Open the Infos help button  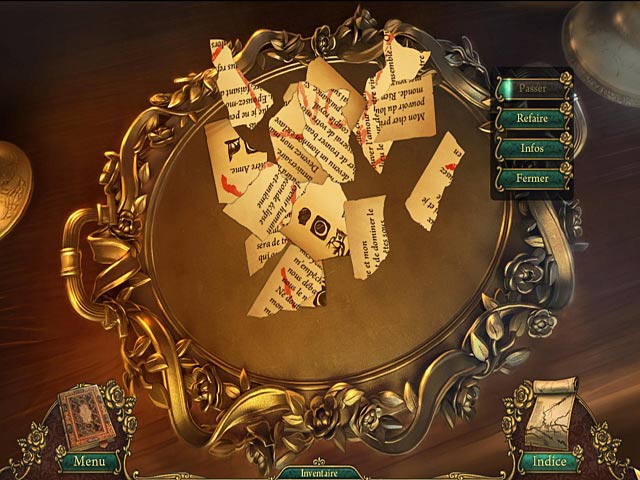[x=532, y=148]
